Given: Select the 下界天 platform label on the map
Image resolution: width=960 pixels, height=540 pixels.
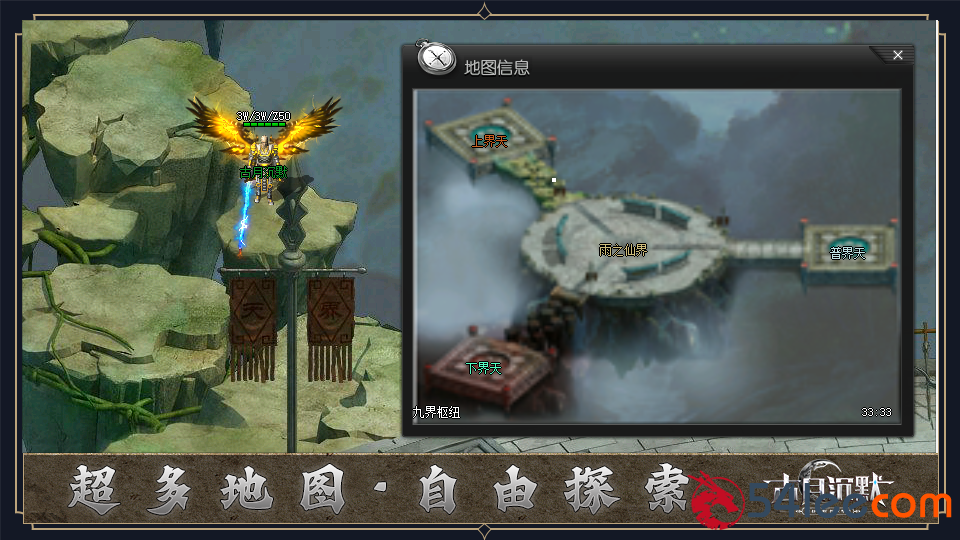Looking at the screenshot, I should 484,368.
